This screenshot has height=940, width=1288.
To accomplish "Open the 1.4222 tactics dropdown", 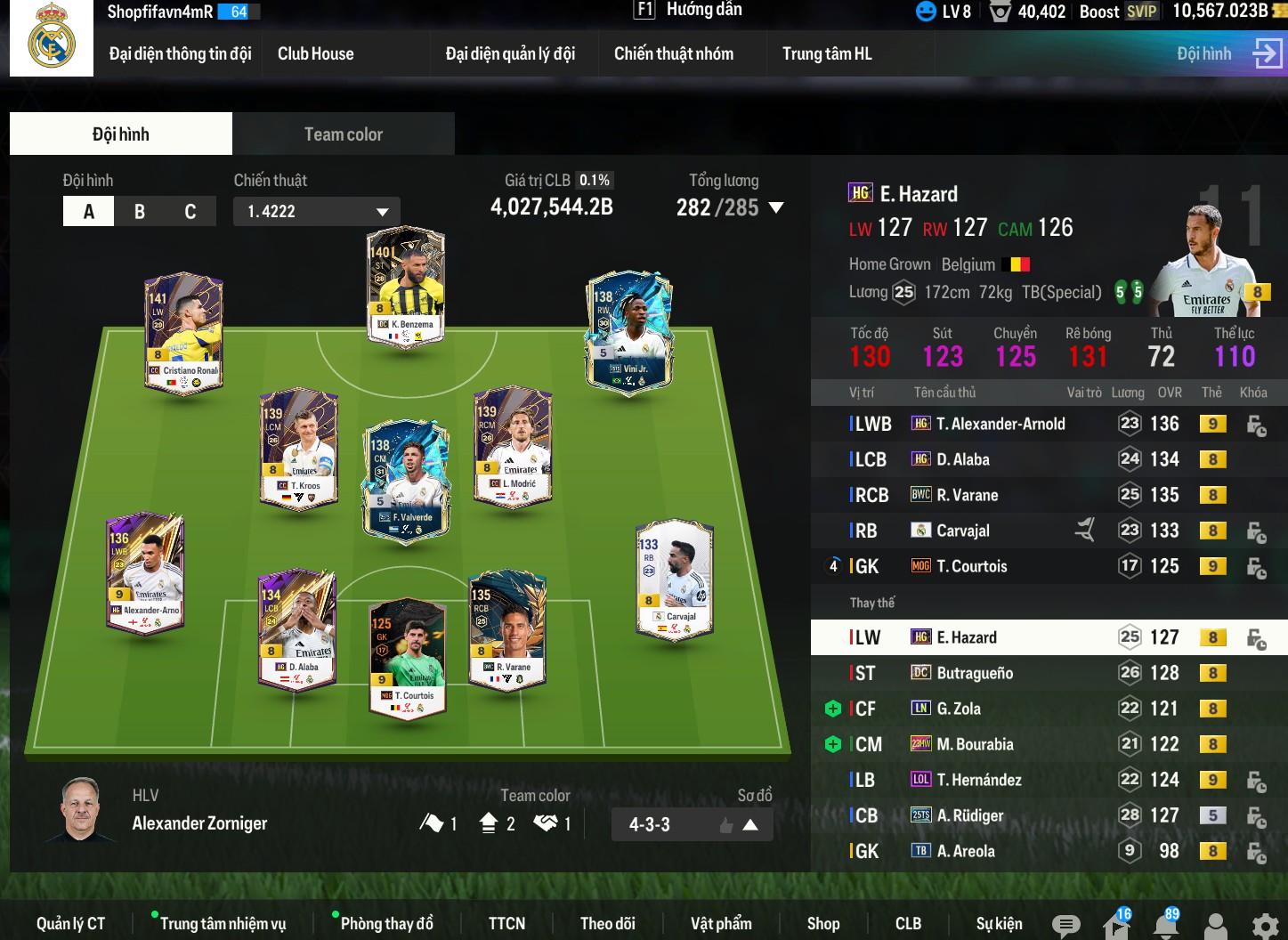I will tap(317, 212).
